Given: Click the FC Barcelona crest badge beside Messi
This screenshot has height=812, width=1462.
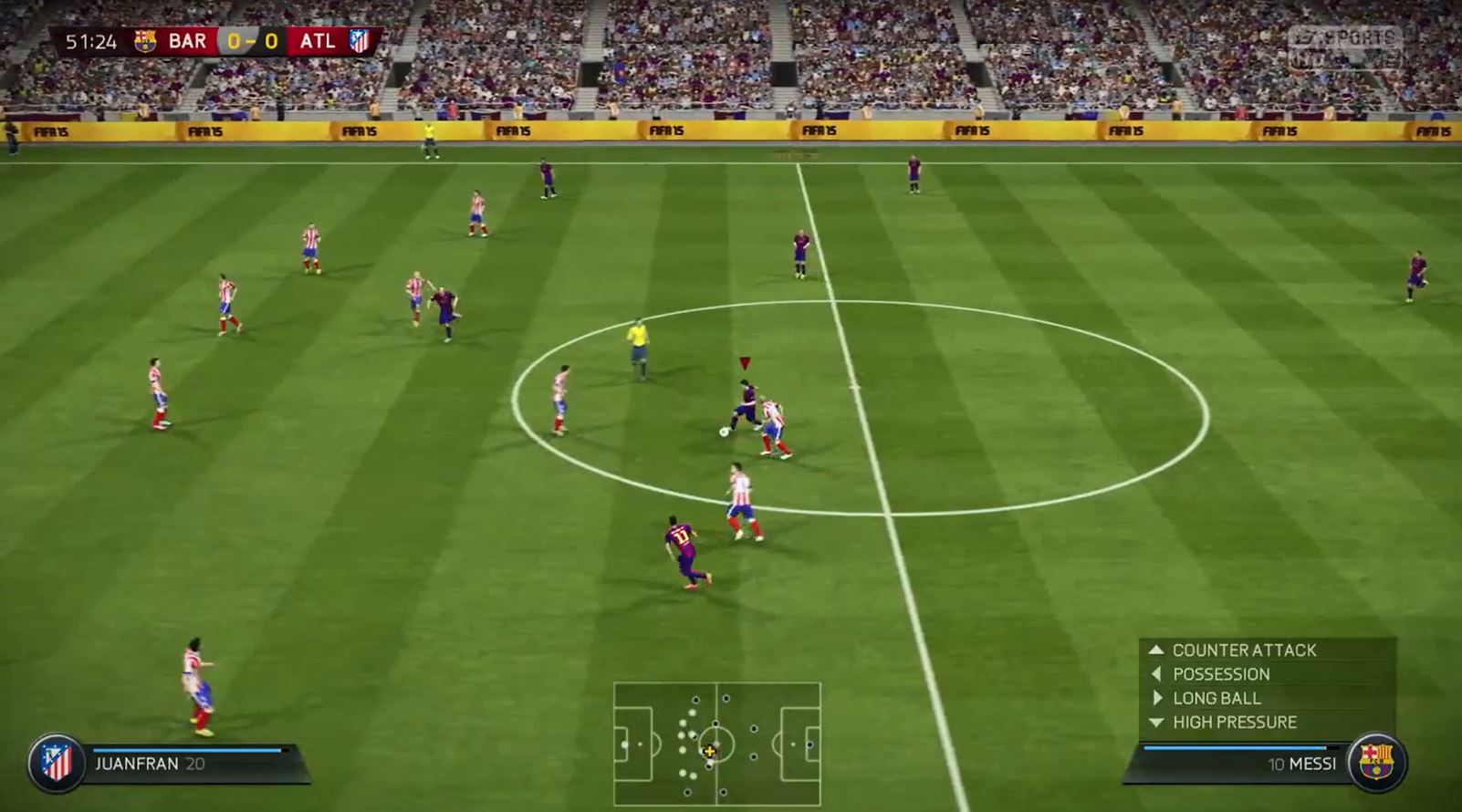Looking at the screenshot, I should click(x=1376, y=762).
